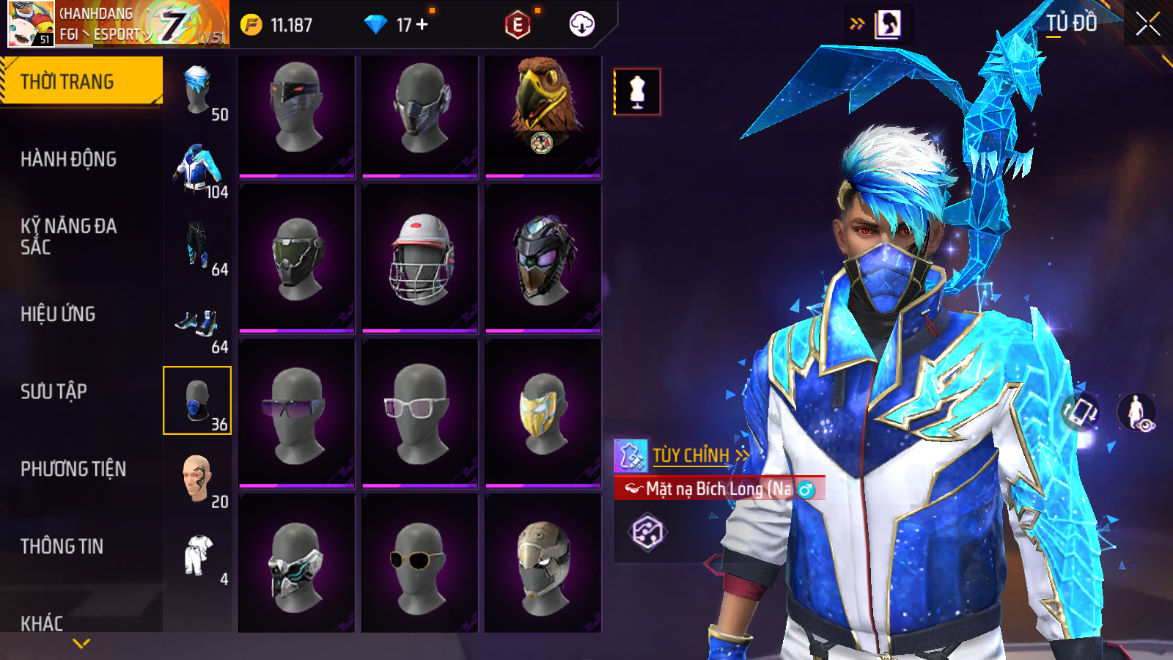Open the mannequin outfit preset icon
The height and width of the screenshot is (660, 1173).
click(637, 92)
